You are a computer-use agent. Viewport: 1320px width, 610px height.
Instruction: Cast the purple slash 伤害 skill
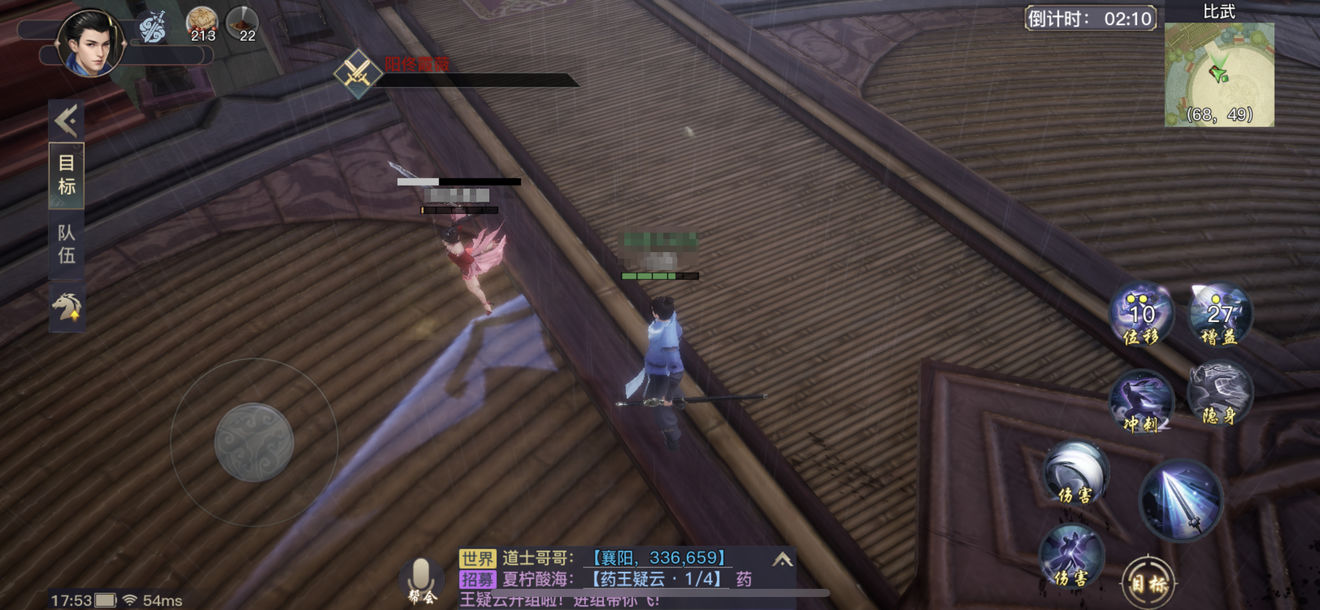(x=1071, y=554)
